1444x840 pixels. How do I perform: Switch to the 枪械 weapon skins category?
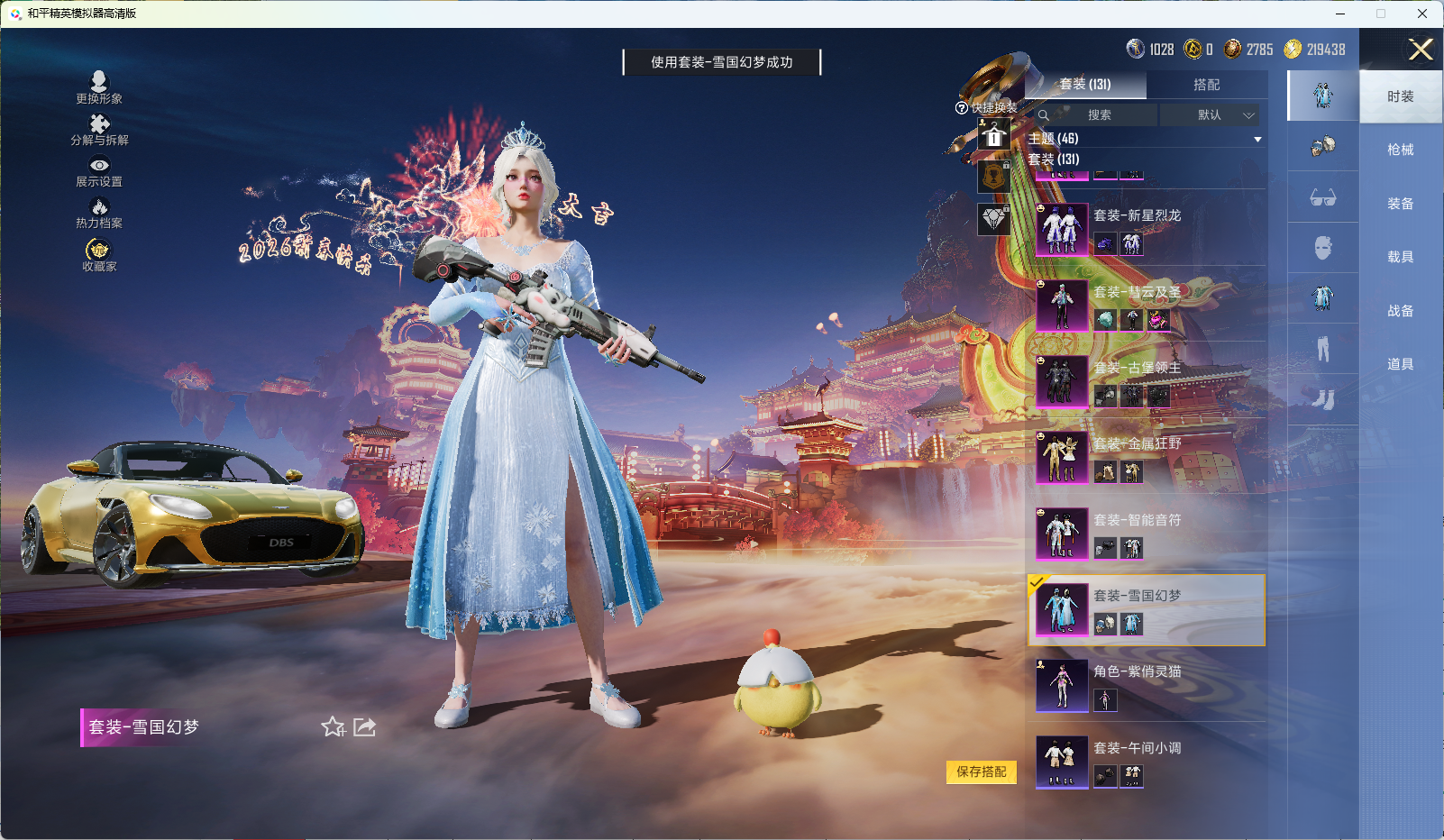(1400, 149)
